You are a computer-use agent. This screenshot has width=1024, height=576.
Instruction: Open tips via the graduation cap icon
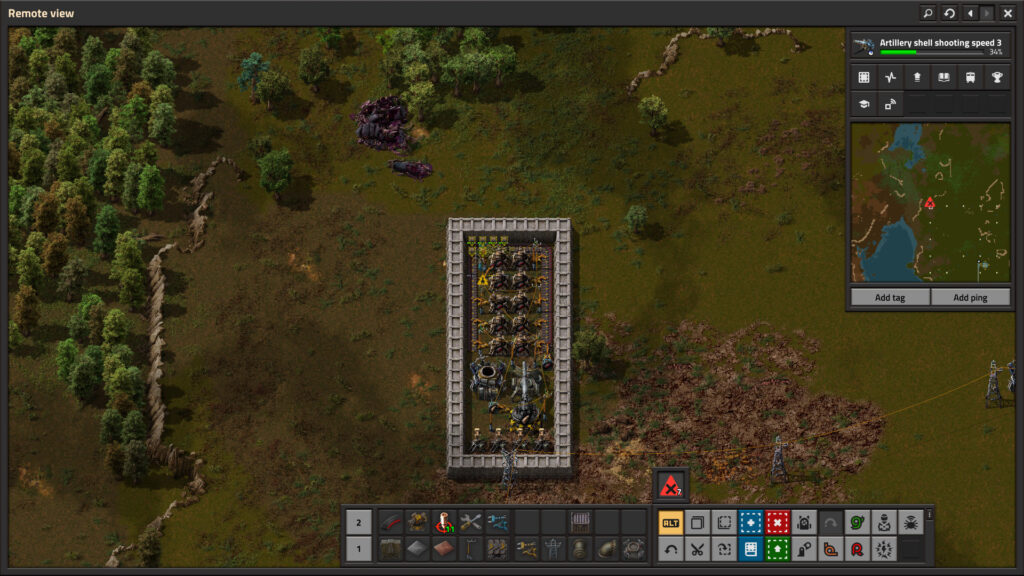[x=863, y=103]
